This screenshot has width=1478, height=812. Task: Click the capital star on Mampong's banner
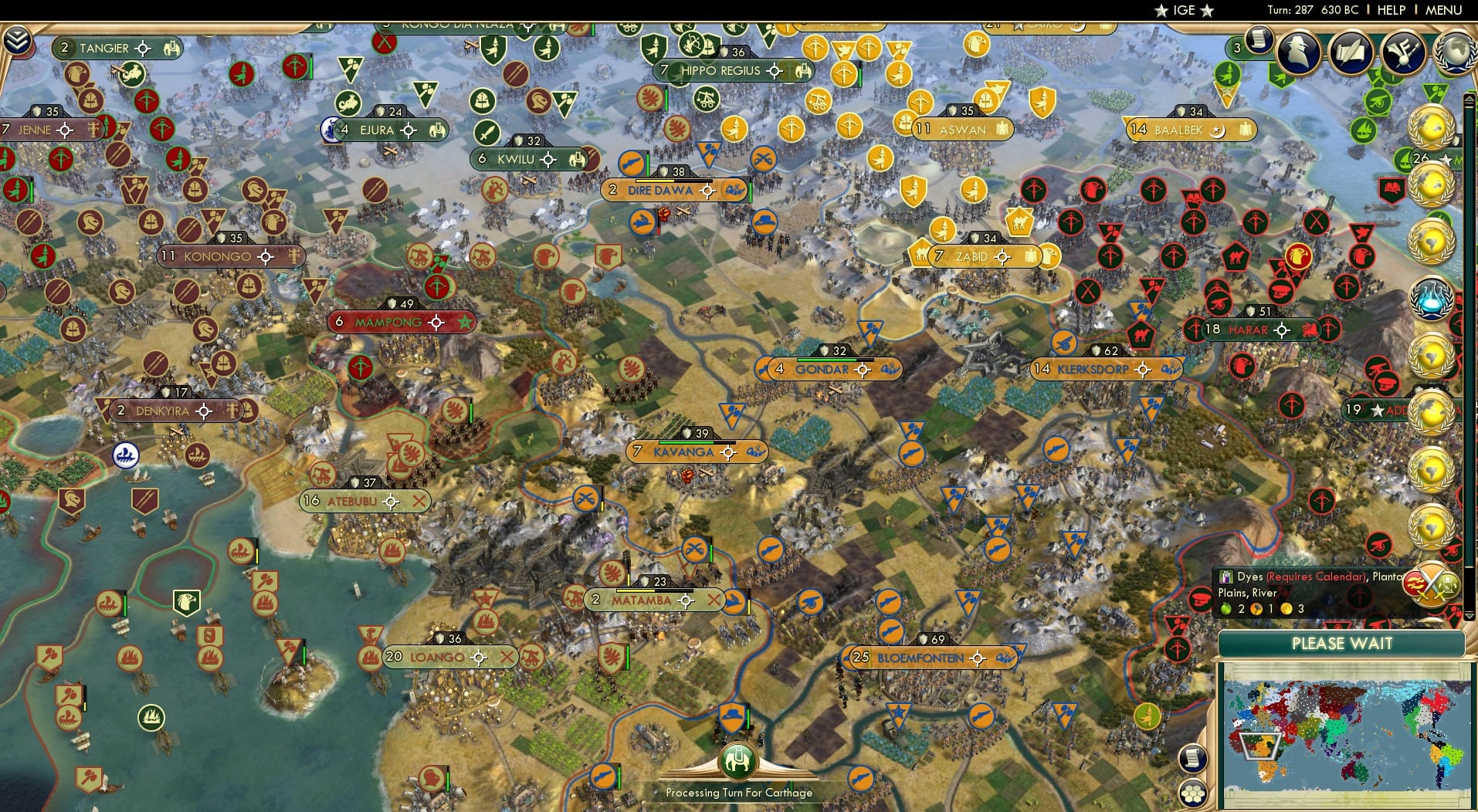pyautogui.click(x=464, y=323)
